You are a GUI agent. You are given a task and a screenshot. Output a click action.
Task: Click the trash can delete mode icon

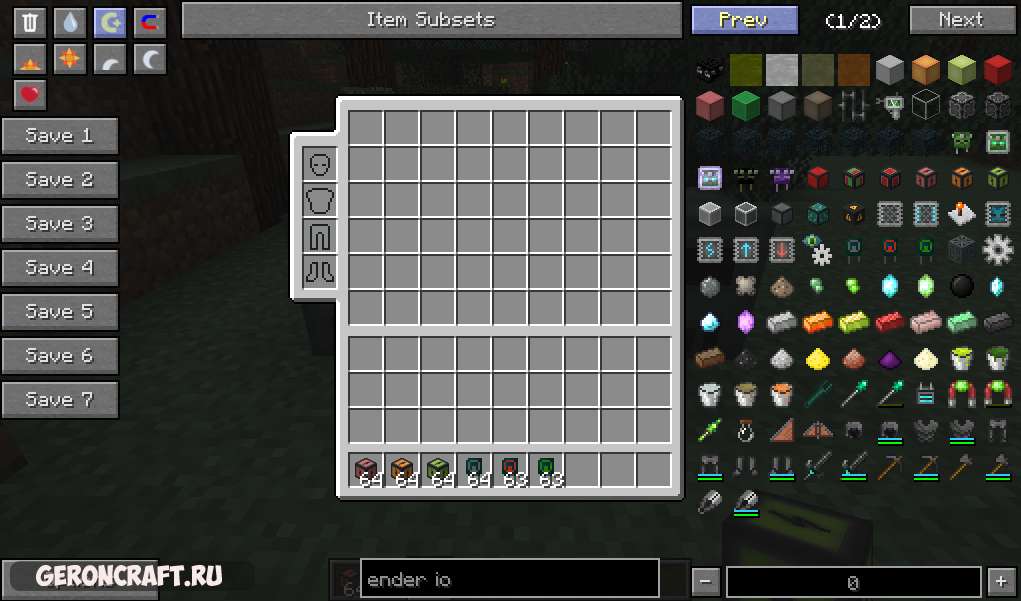pos(30,22)
